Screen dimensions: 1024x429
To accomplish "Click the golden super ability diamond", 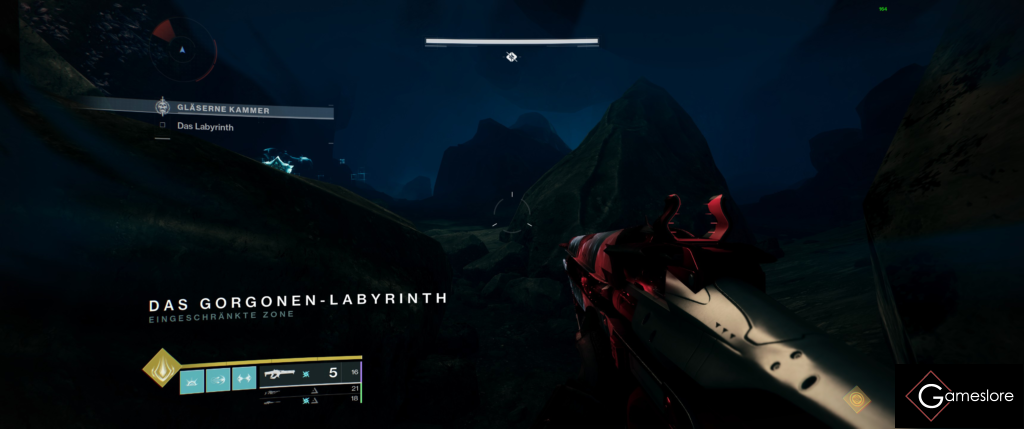I will [159, 368].
